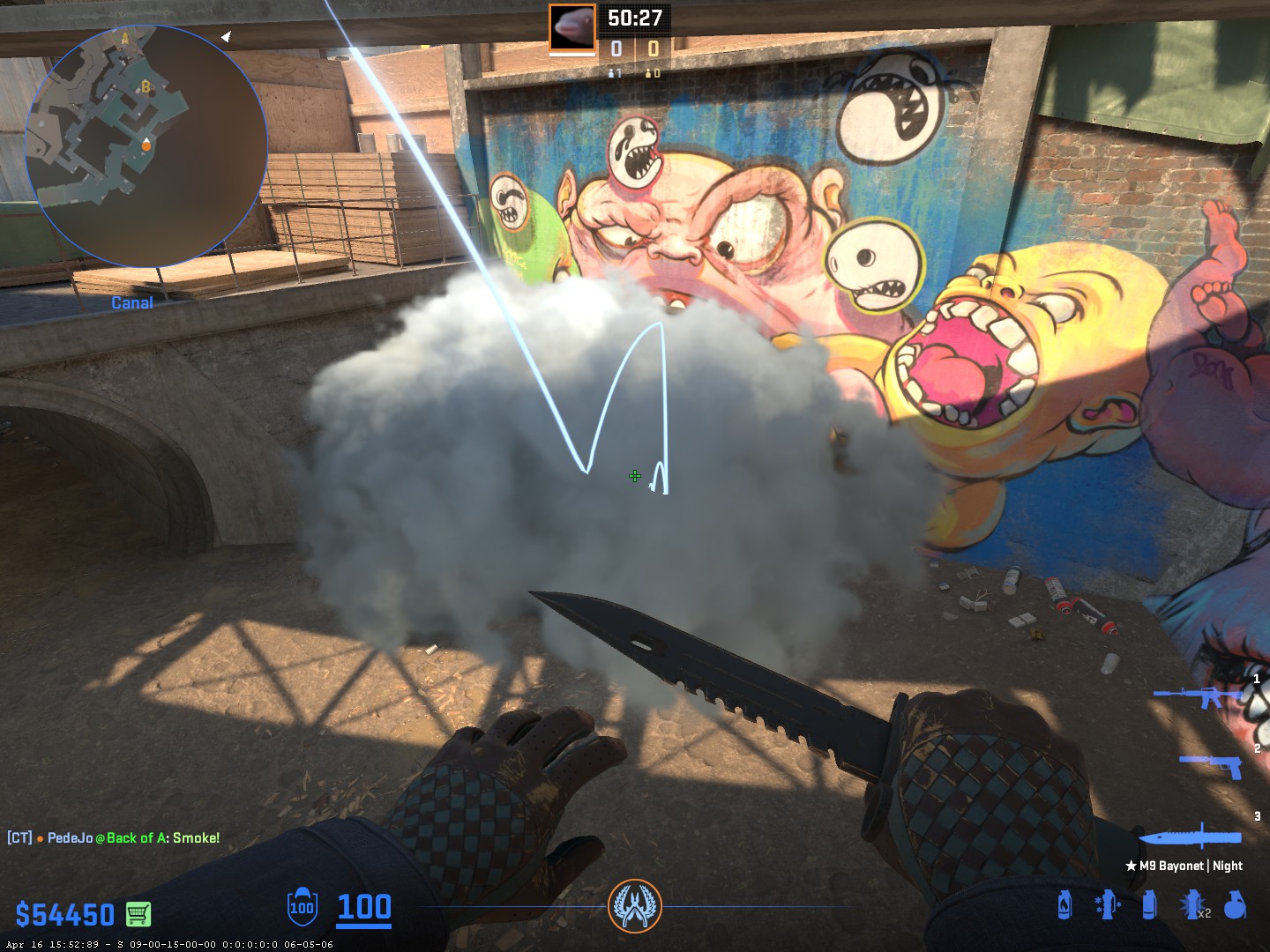Select the rifle in weapon slot 1
Viewport: 1270px width, 952px height.
(1198, 696)
